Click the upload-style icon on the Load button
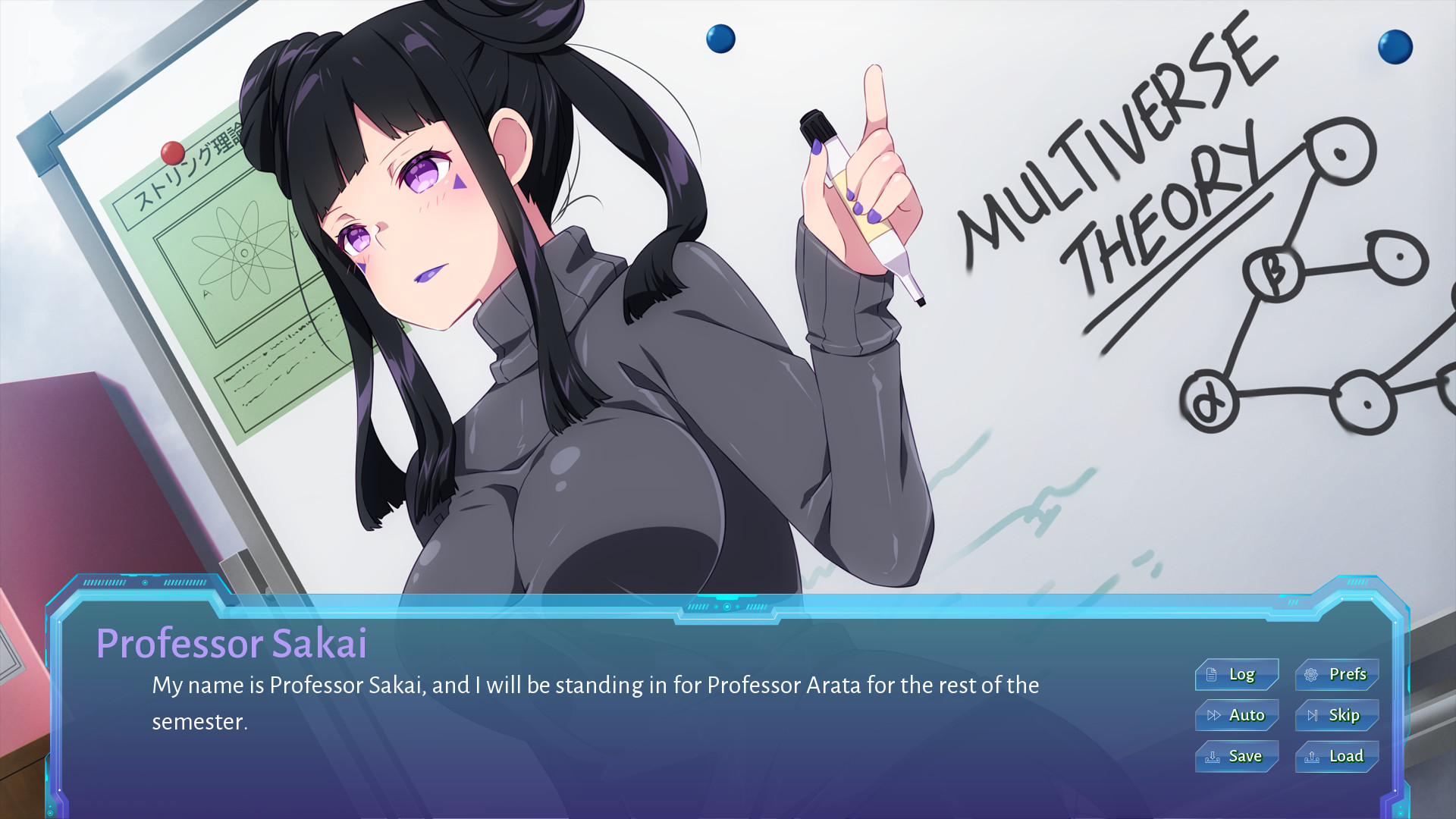The image size is (1456, 819). coord(1310,756)
